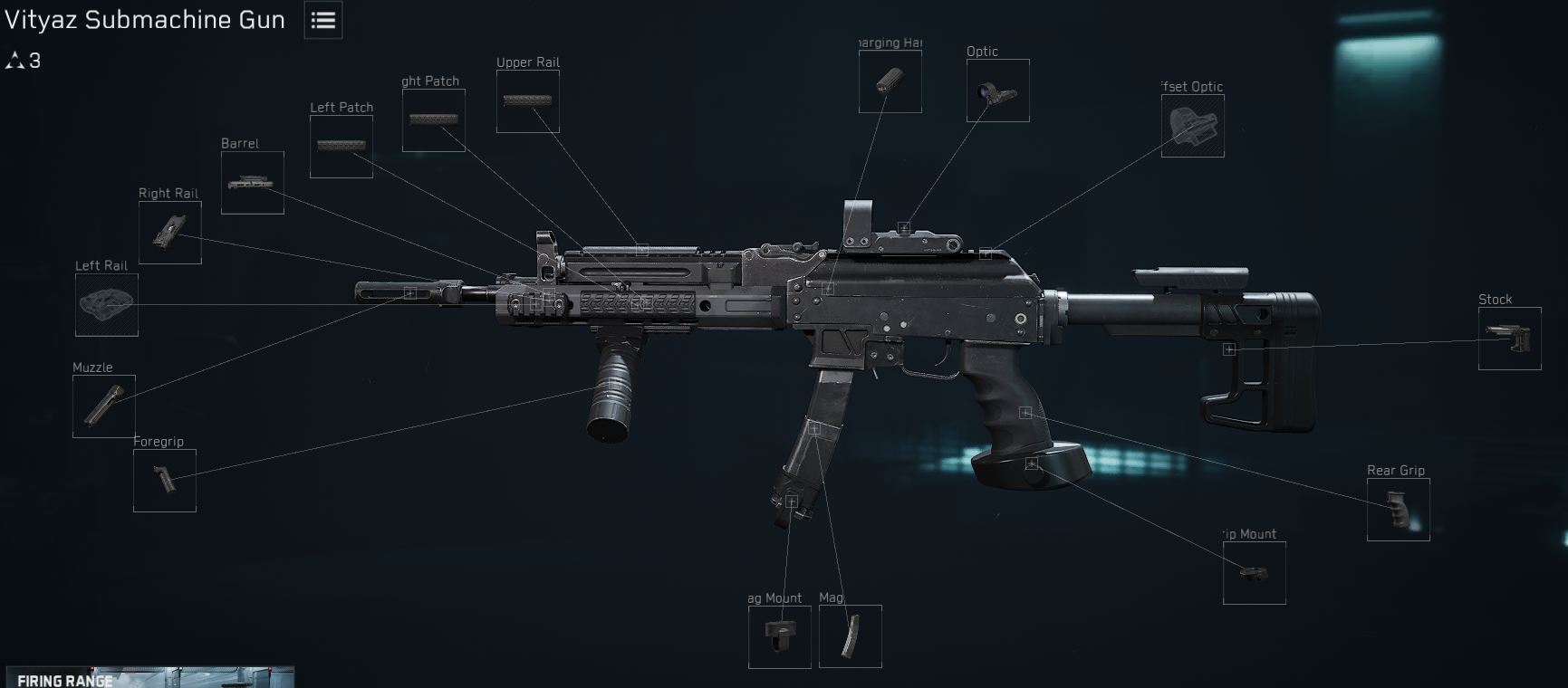Open the Offset Optic attachment slot
The height and width of the screenshot is (688, 1568).
pyautogui.click(x=1192, y=124)
